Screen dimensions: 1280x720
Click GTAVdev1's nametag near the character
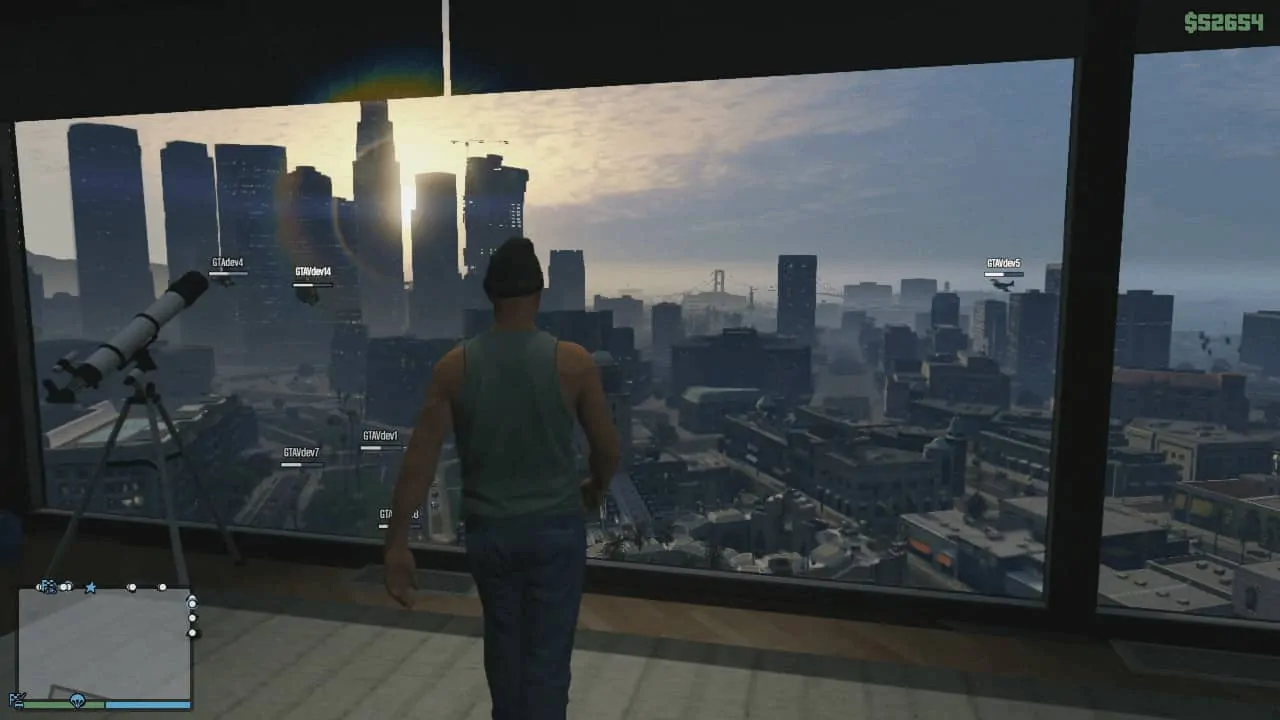[x=380, y=436]
